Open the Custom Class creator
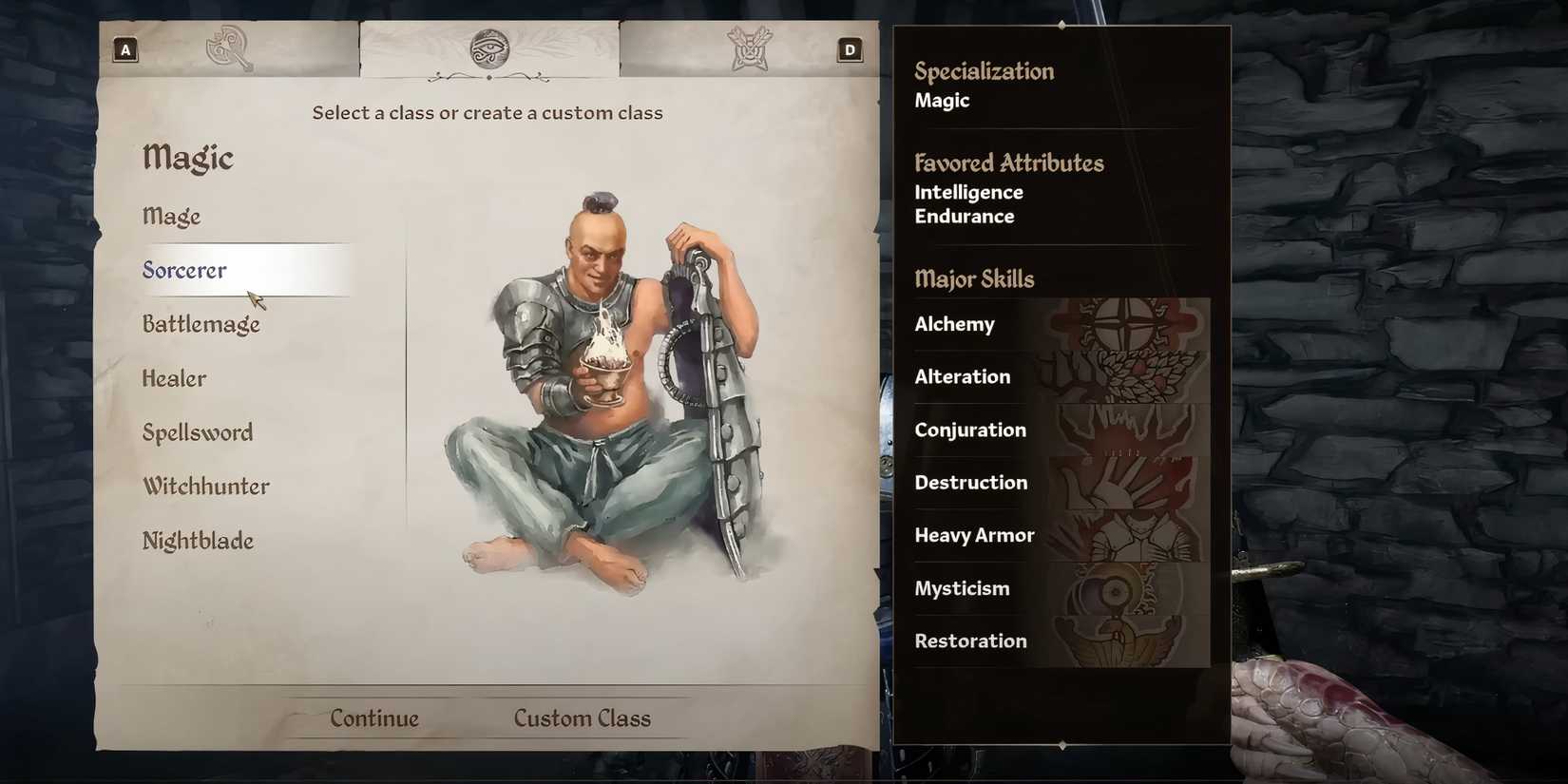The height and width of the screenshot is (784, 1568). [582, 718]
